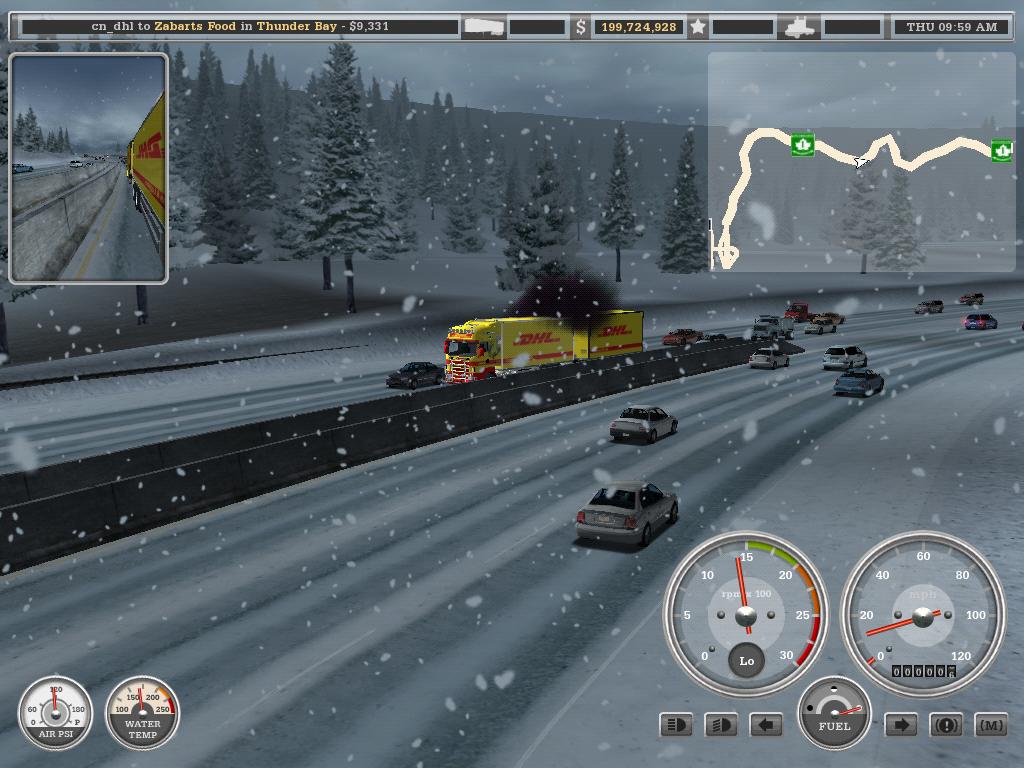Open the route map overlay
The image size is (1024, 768).
860,162
